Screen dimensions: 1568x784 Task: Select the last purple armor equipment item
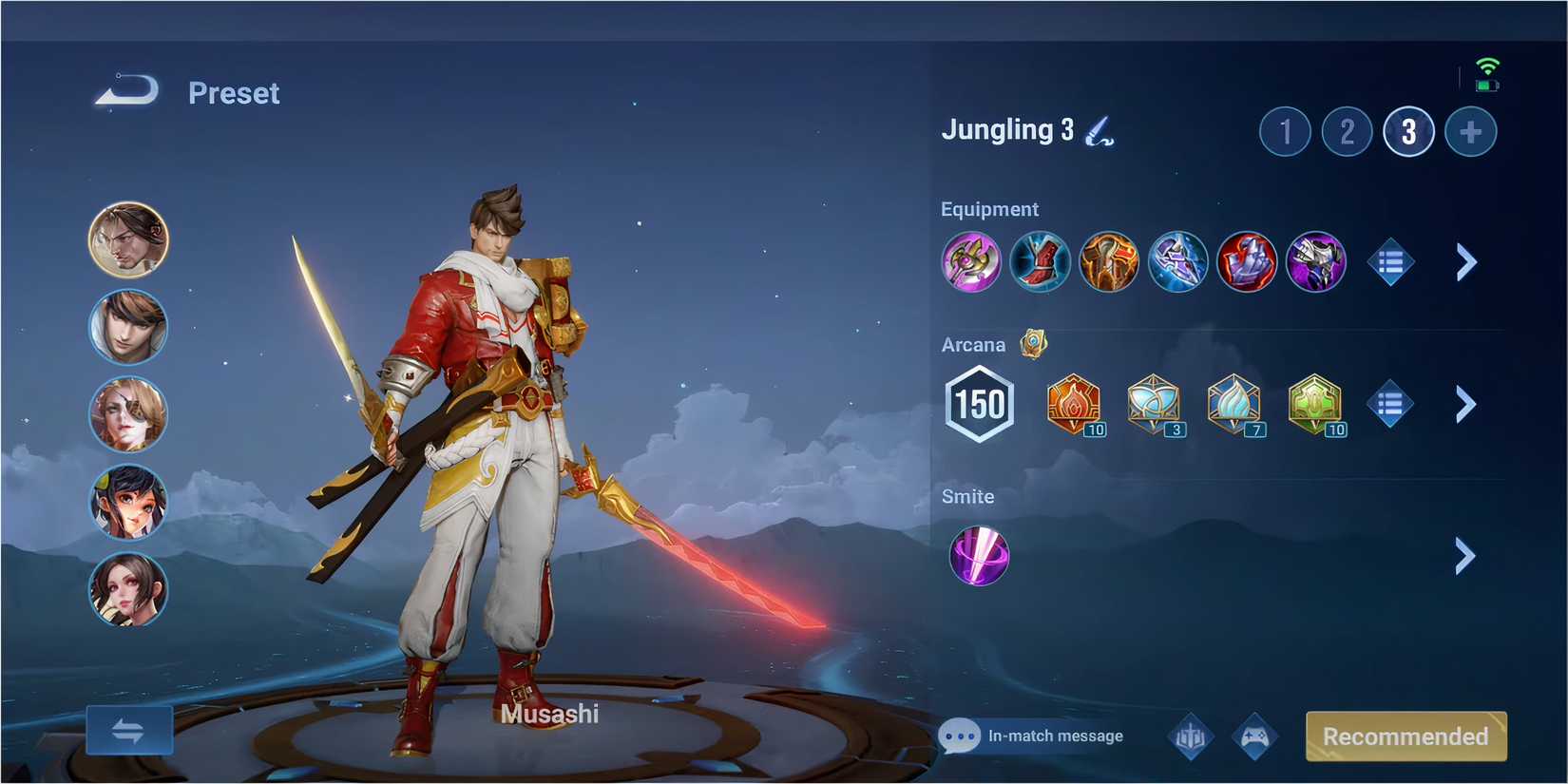(x=1315, y=262)
